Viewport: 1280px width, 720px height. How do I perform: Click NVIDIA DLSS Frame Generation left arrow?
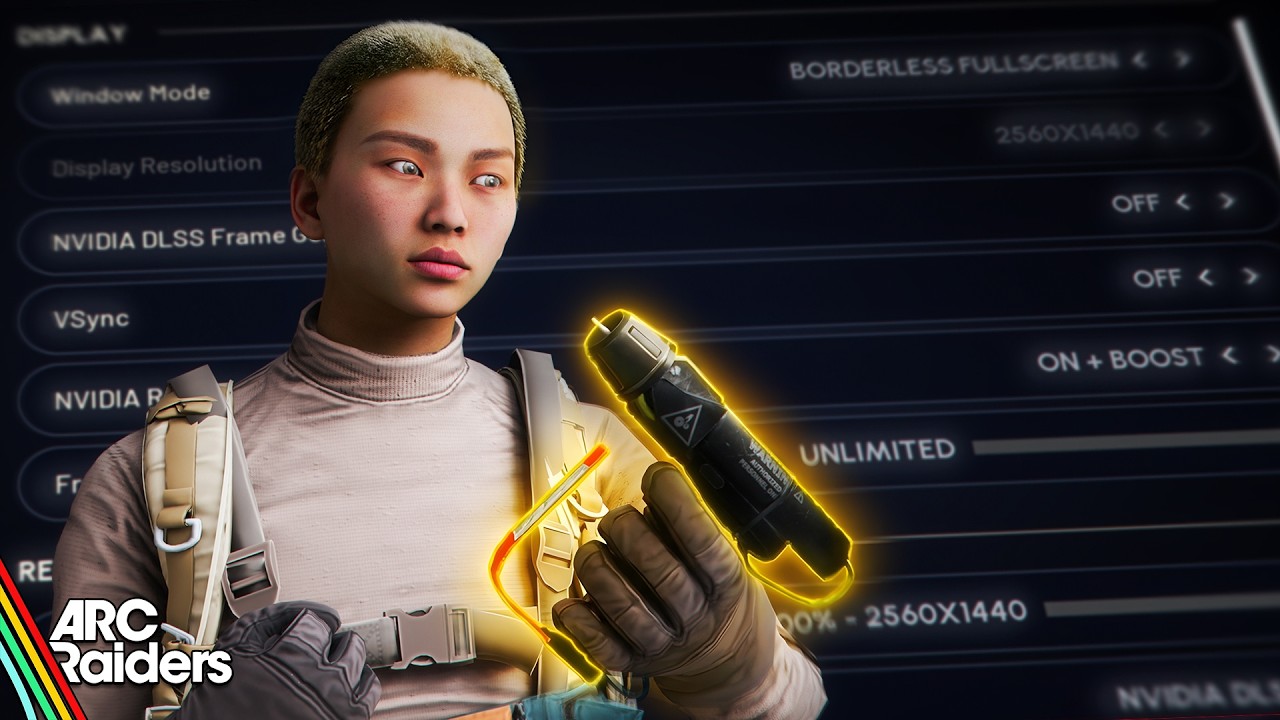(1184, 202)
